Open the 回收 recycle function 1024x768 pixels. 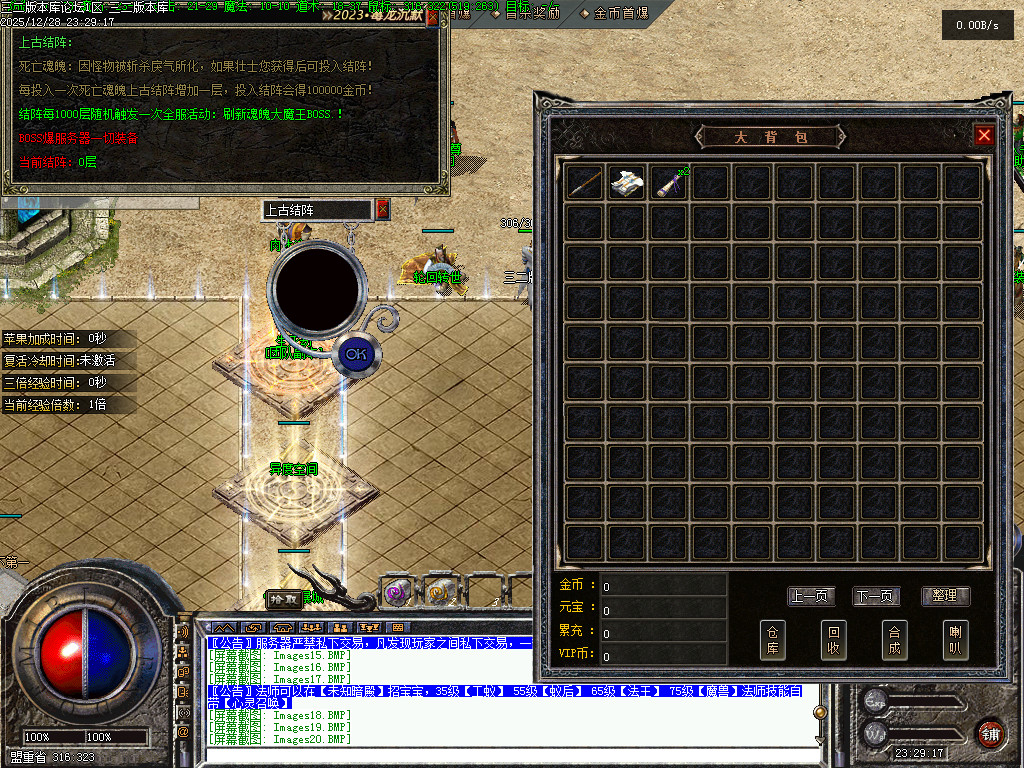coord(833,640)
